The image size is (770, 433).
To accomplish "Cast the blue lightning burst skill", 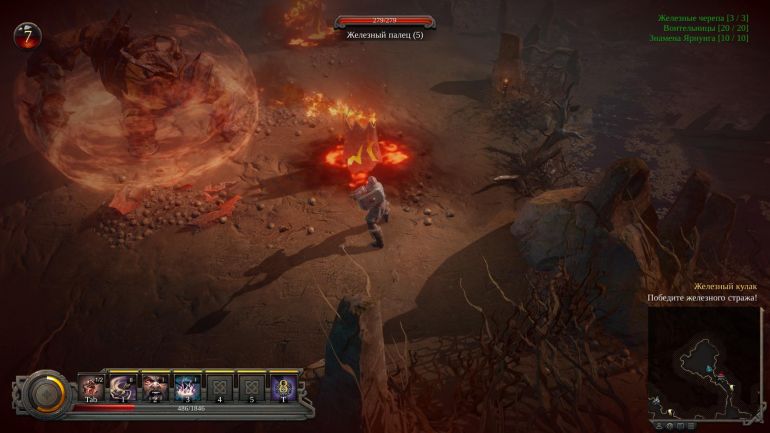I will (x=187, y=386).
